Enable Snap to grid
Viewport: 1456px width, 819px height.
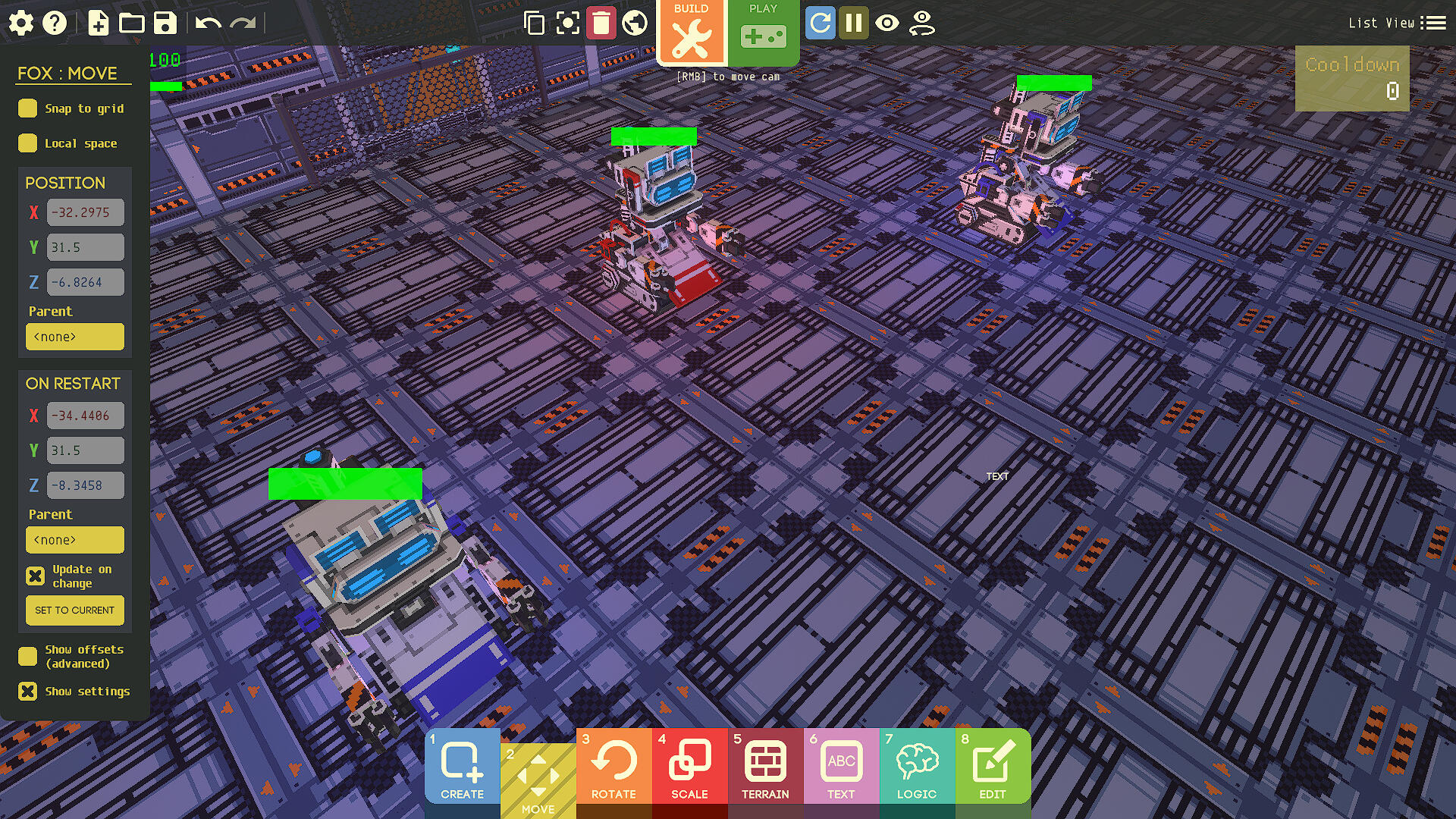coord(28,108)
